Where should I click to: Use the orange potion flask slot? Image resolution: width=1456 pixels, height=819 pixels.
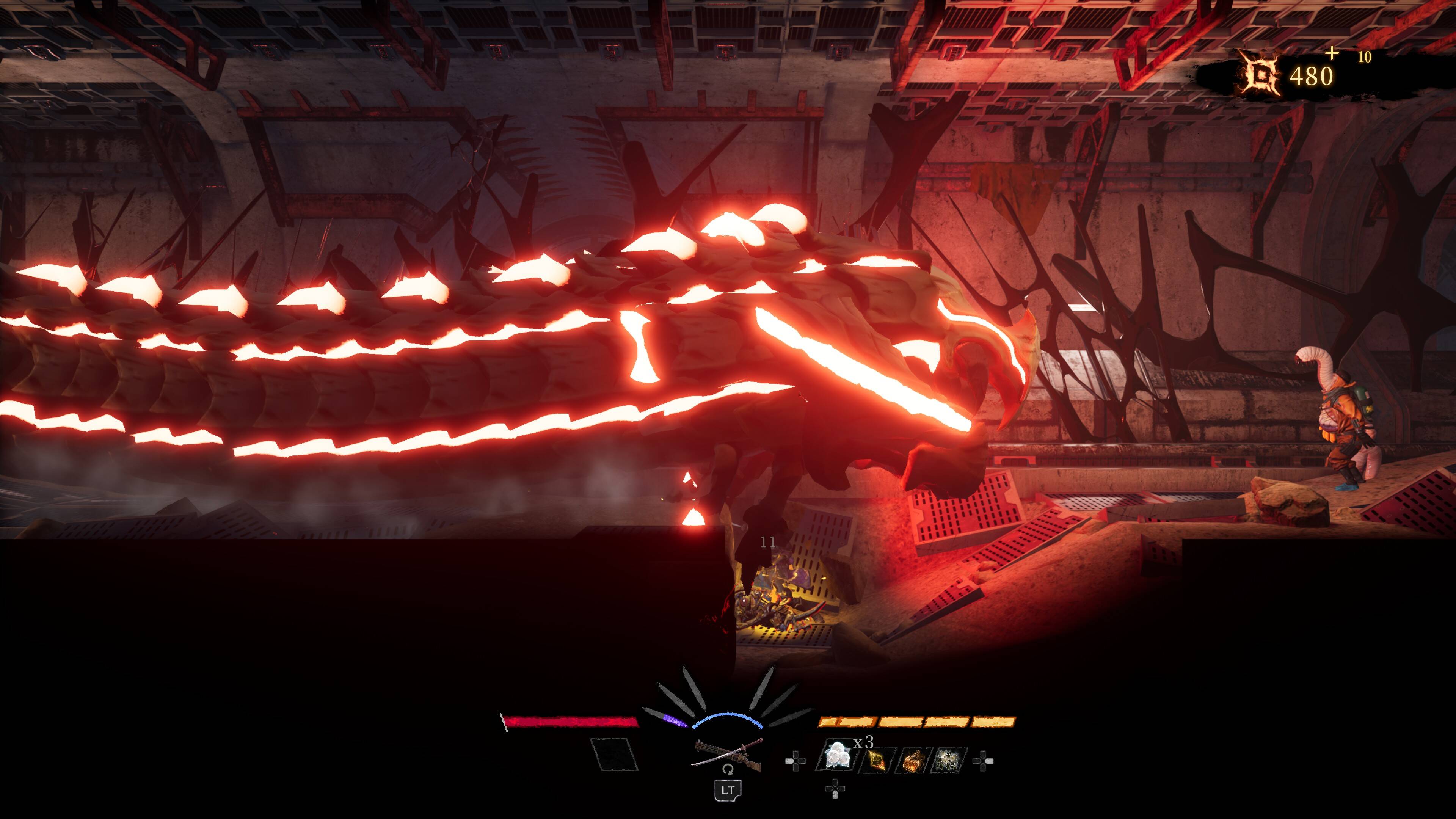click(913, 760)
